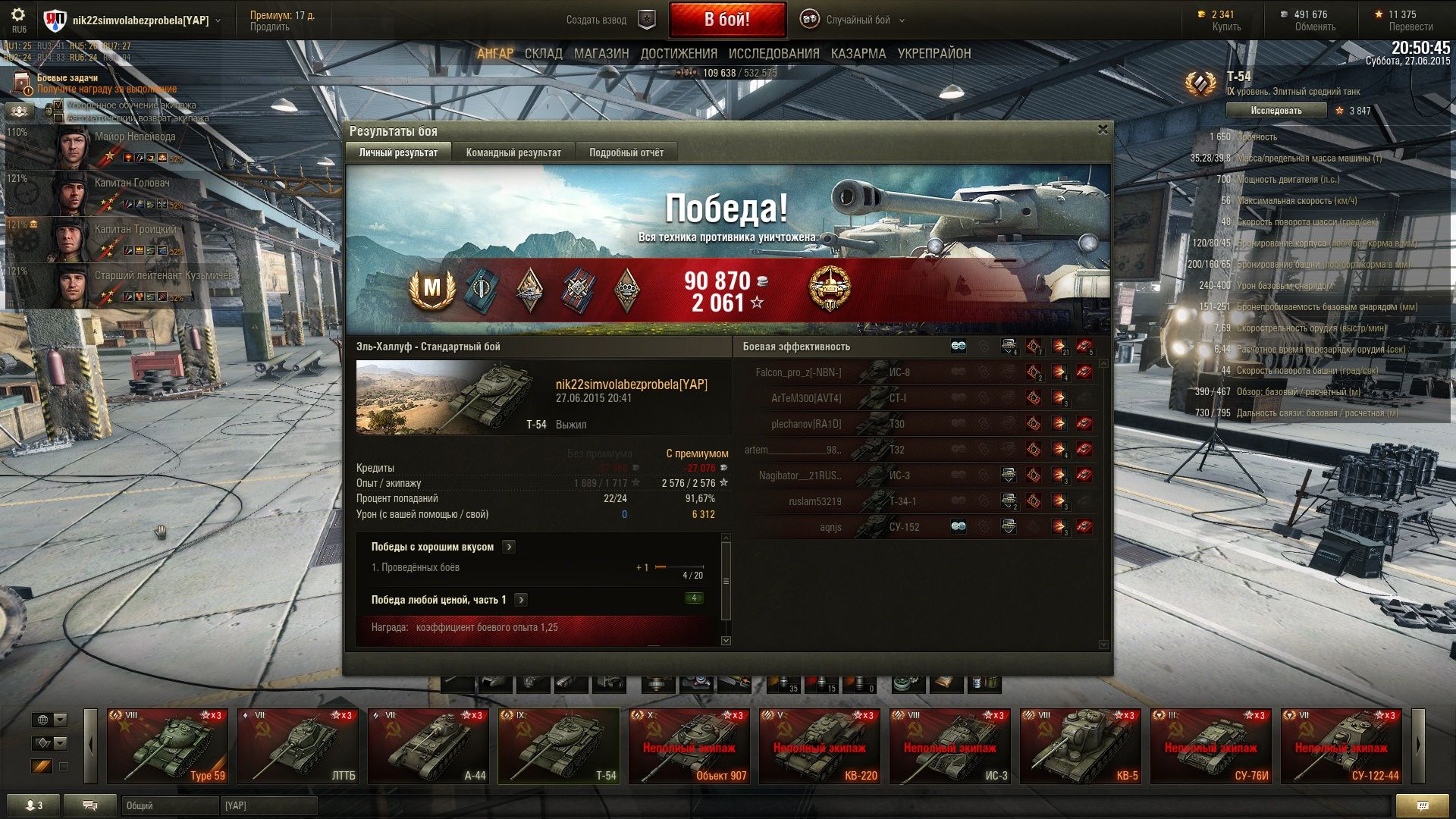Screen dimensions: 1456x819
Task: Select the Личный результат tab
Action: (398, 152)
